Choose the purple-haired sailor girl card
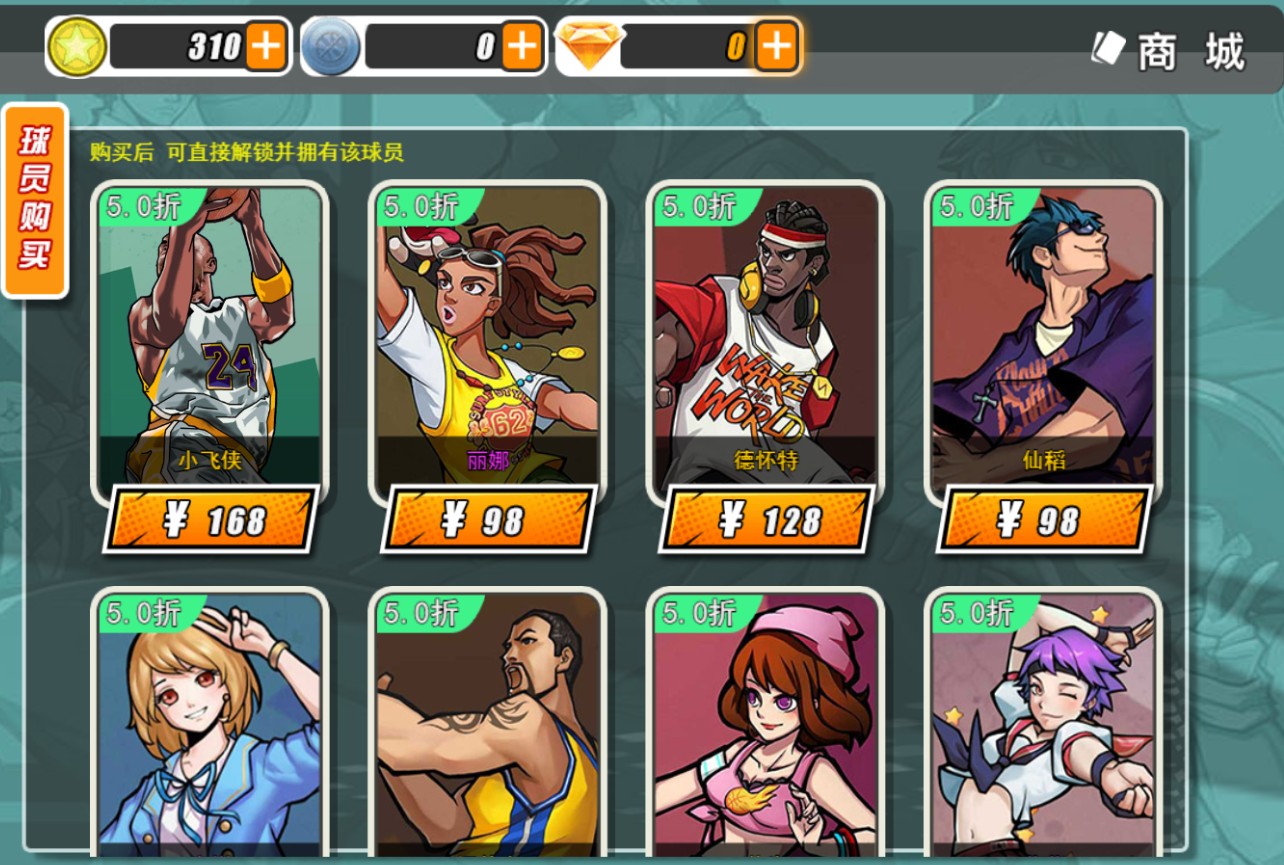 tap(1043, 725)
